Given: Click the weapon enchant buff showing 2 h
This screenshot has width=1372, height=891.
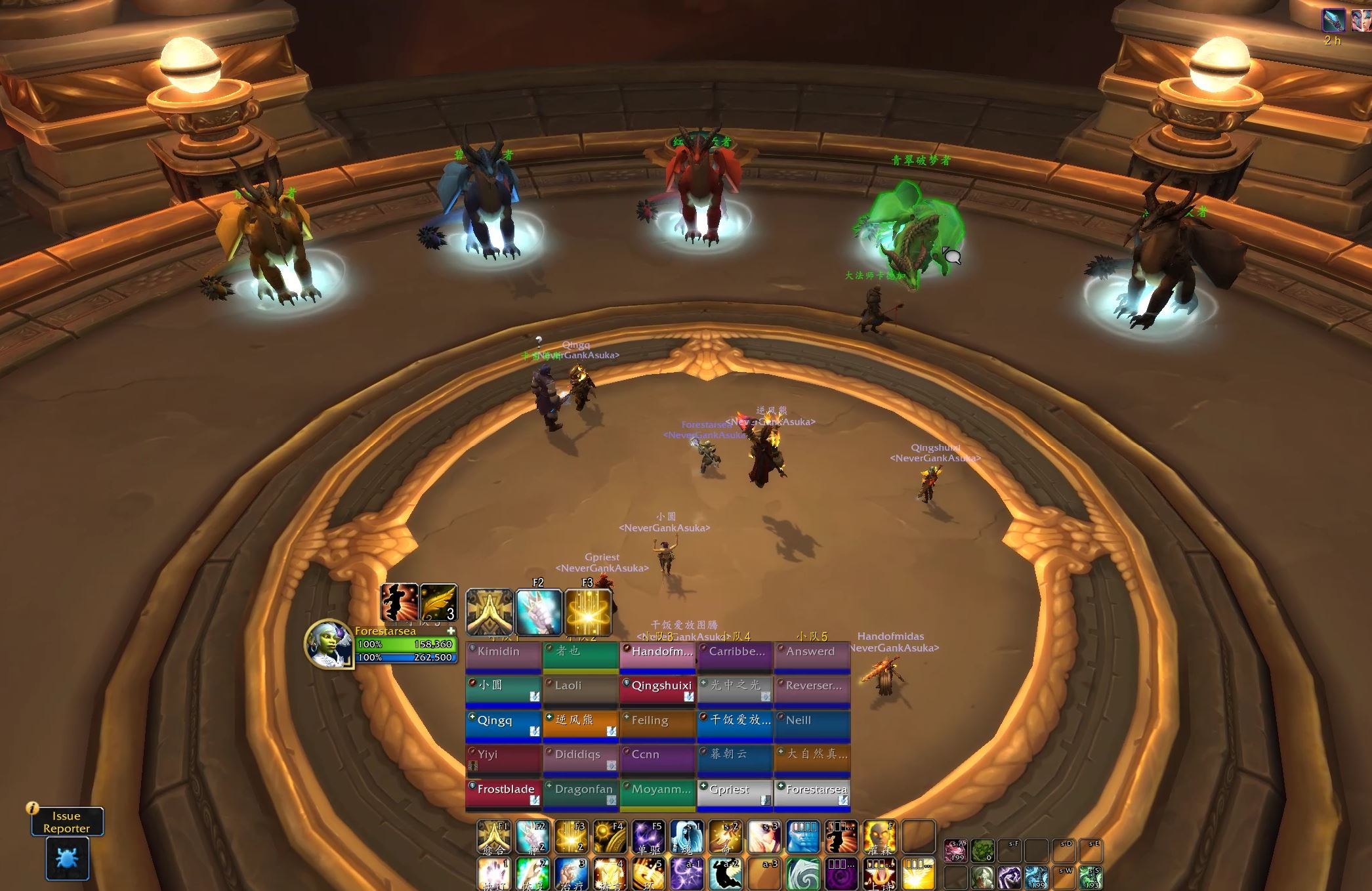Looking at the screenshot, I should [1333, 20].
